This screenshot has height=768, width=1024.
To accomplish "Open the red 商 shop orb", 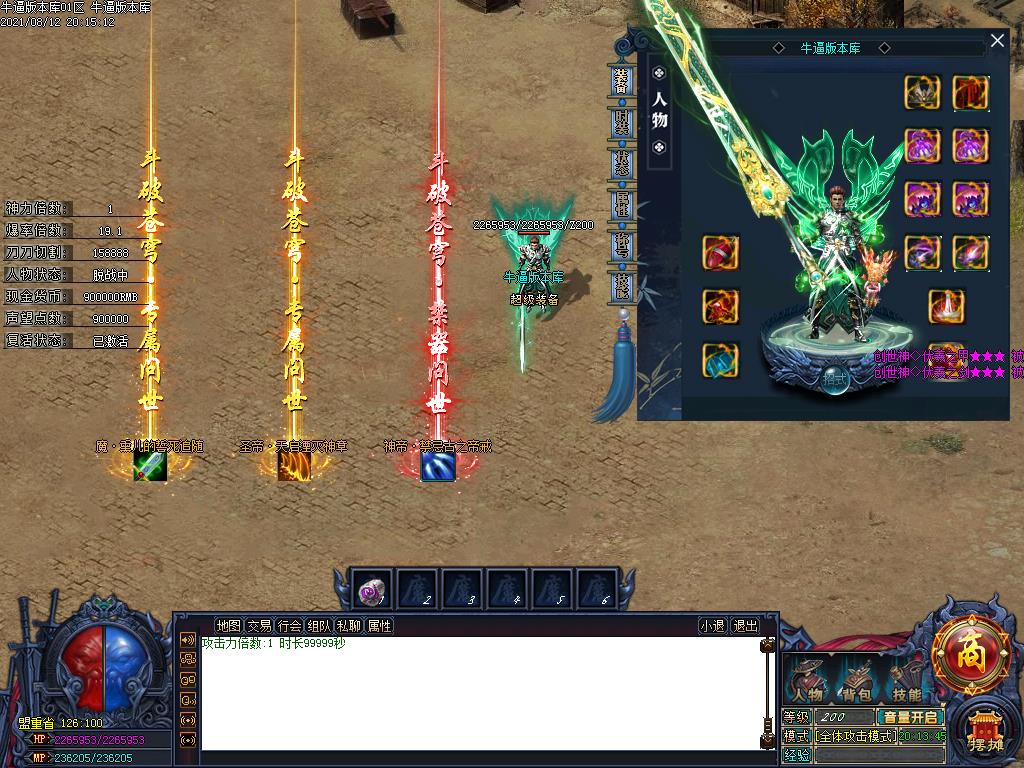I will [970, 655].
